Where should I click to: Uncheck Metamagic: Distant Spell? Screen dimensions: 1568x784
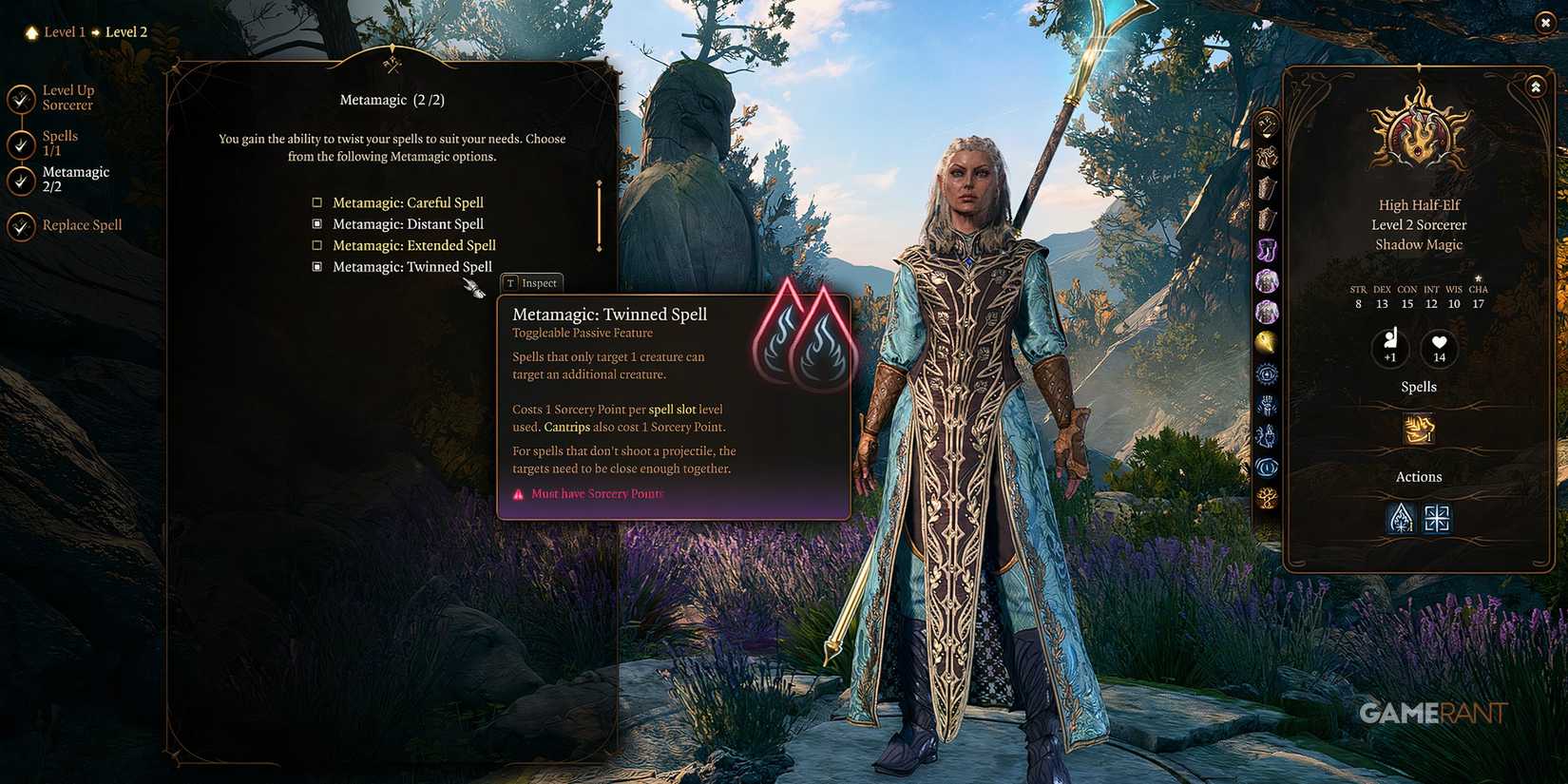tap(316, 223)
